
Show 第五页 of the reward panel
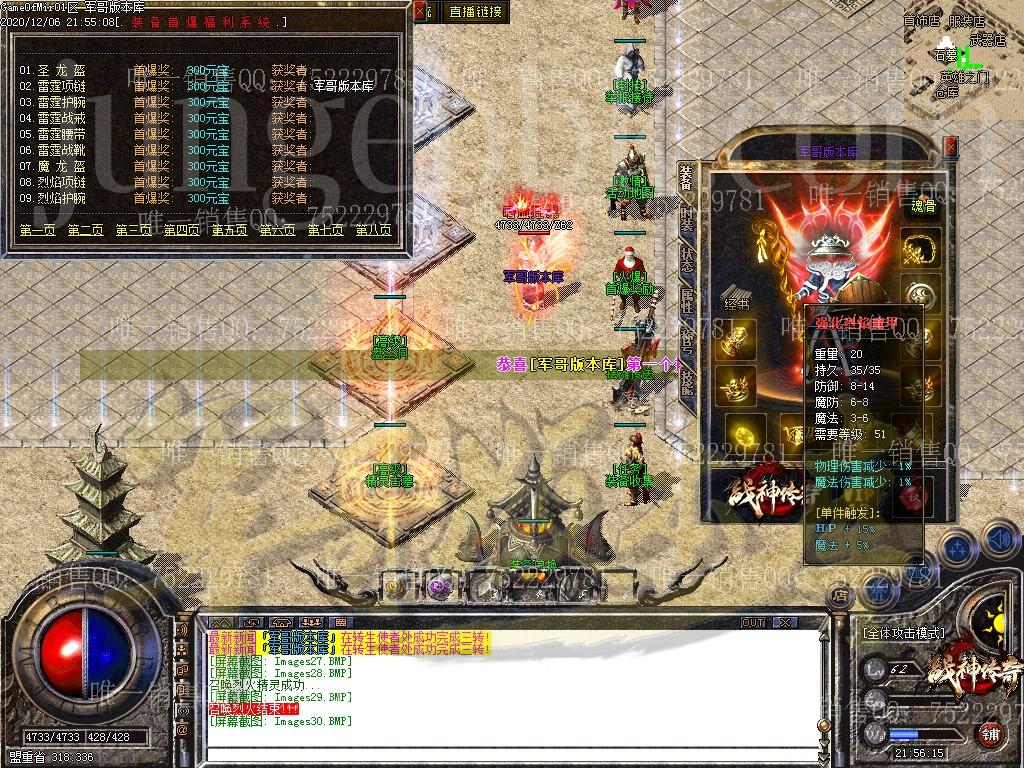tap(229, 231)
